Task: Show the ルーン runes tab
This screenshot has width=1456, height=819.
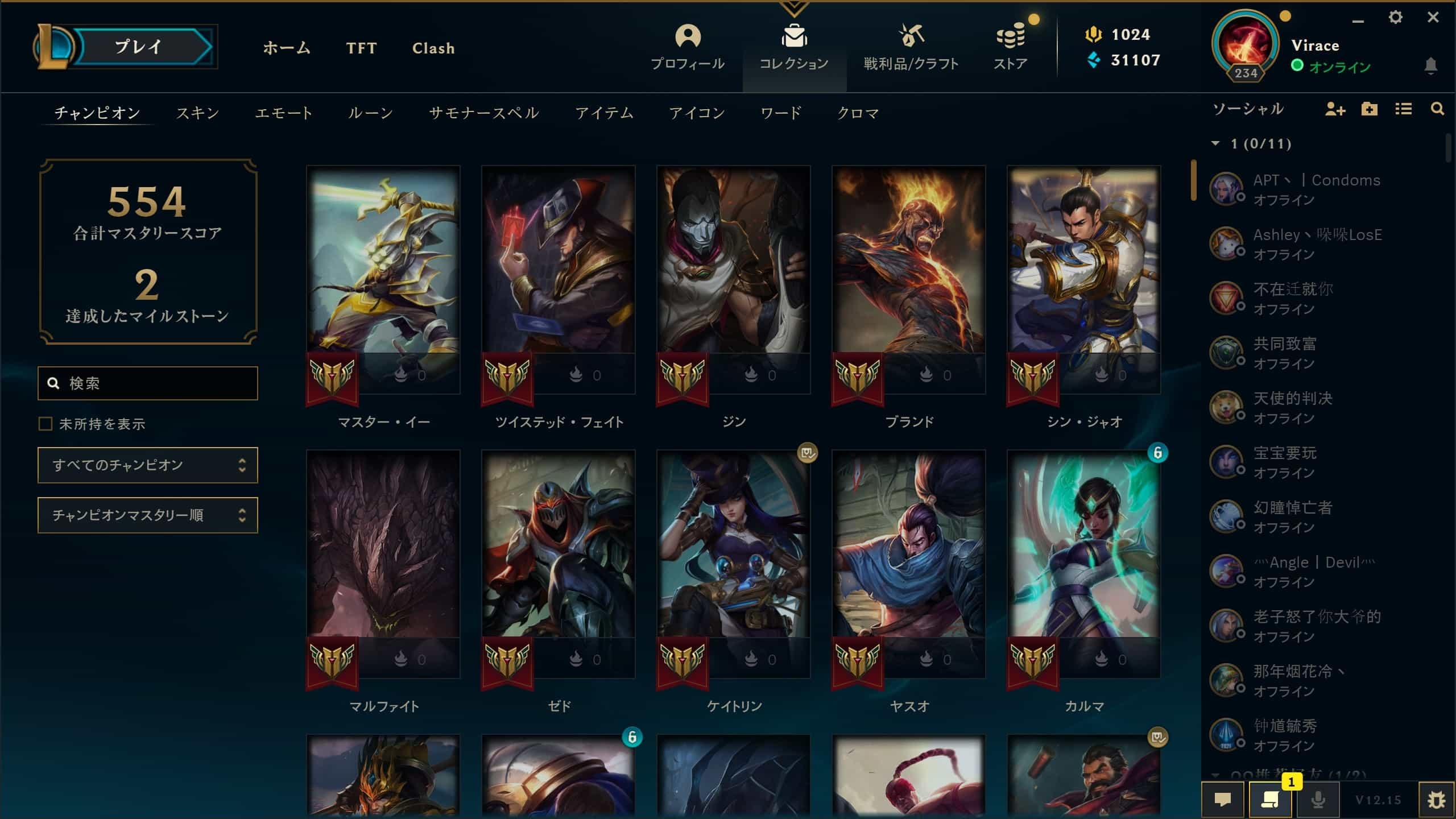Action: point(370,113)
